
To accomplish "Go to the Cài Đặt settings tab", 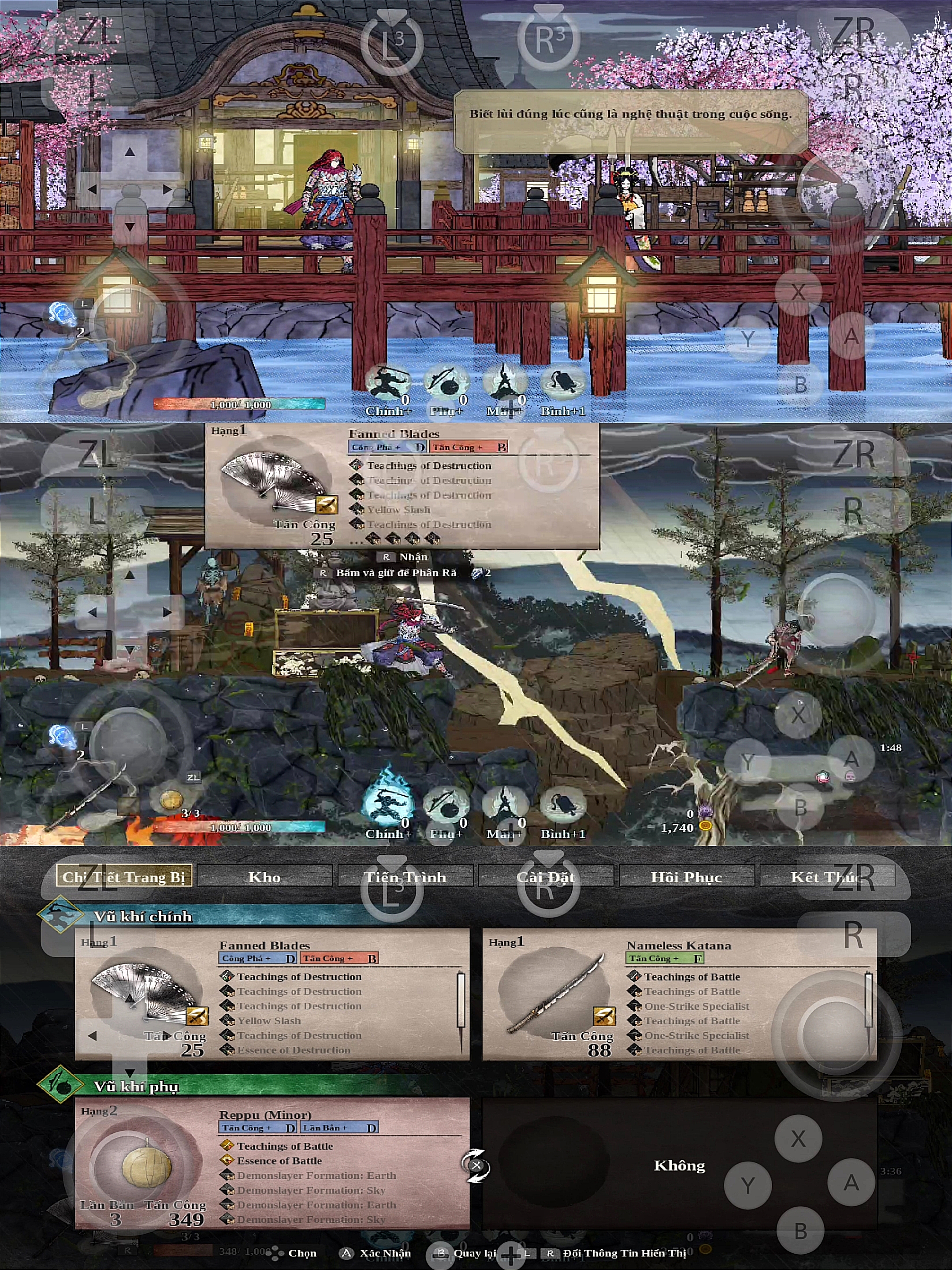I will click(x=546, y=877).
